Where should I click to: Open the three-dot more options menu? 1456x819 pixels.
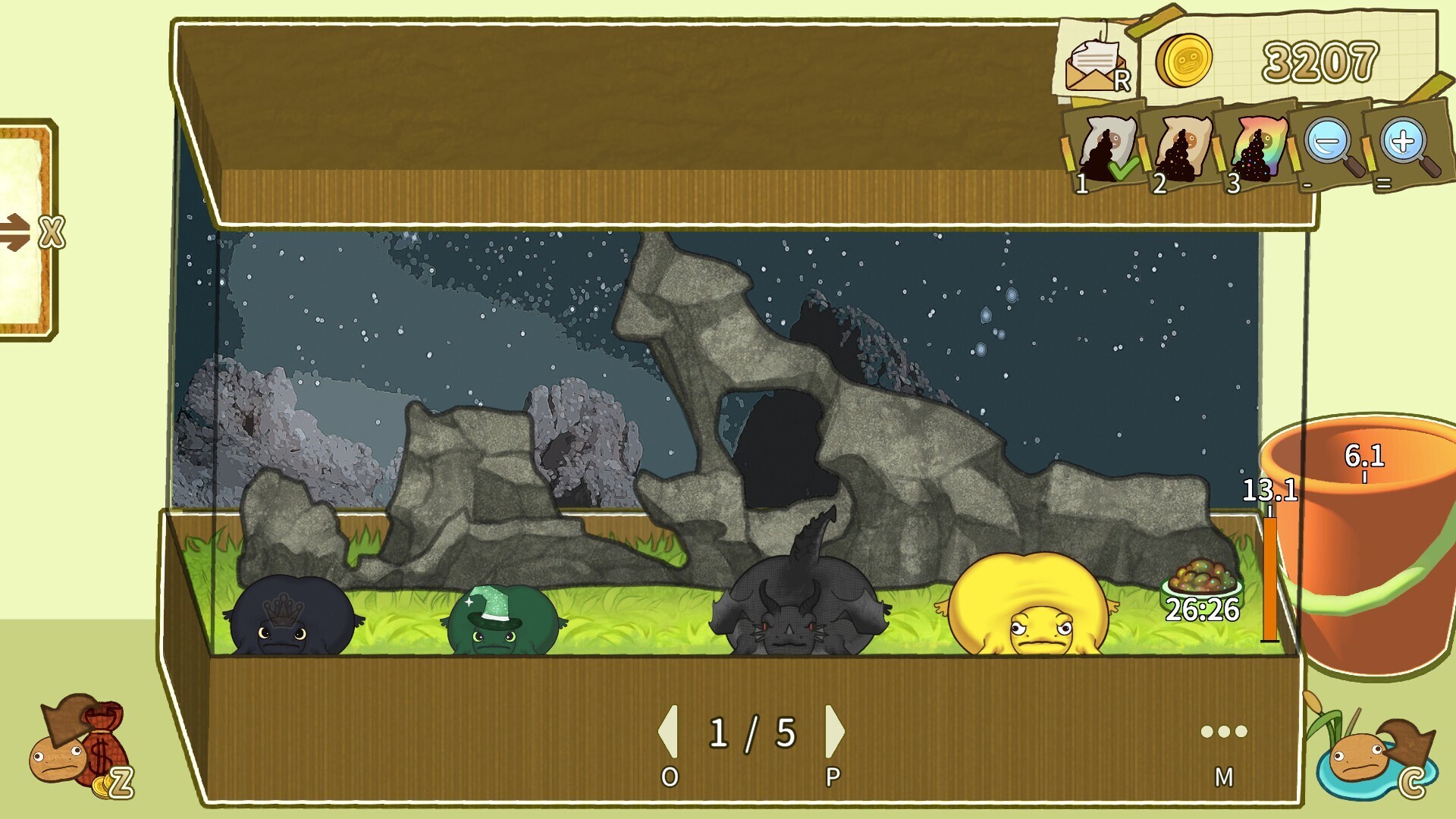pyautogui.click(x=1223, y=732)
